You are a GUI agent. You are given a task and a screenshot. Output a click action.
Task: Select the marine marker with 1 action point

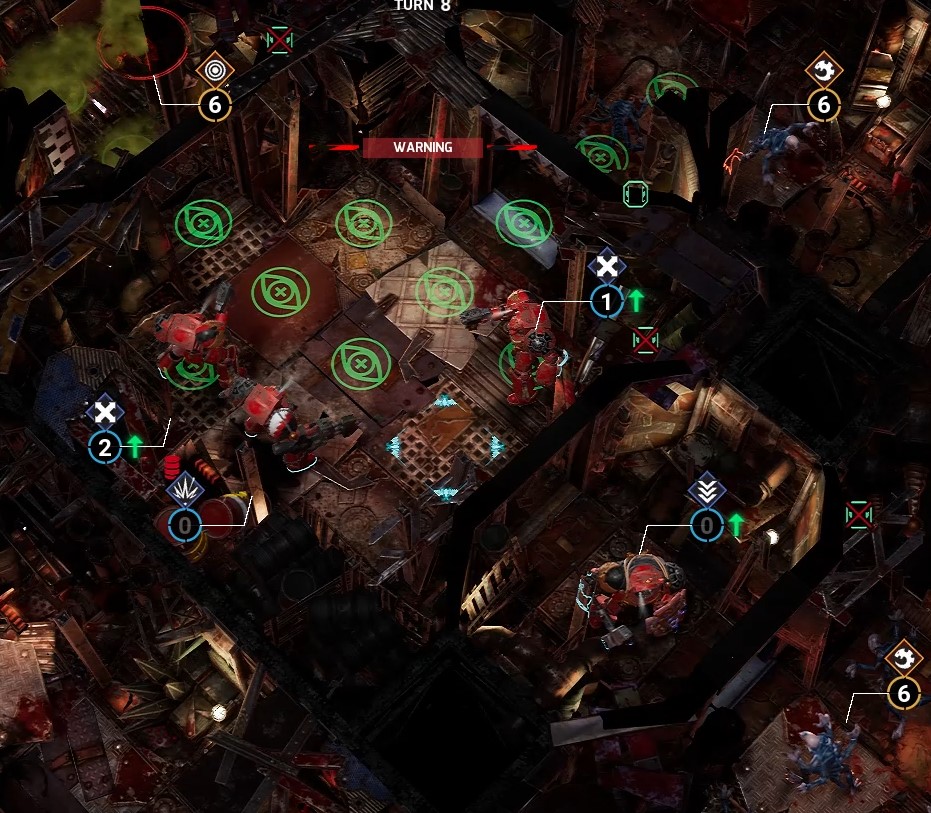[x=606, y=299]
